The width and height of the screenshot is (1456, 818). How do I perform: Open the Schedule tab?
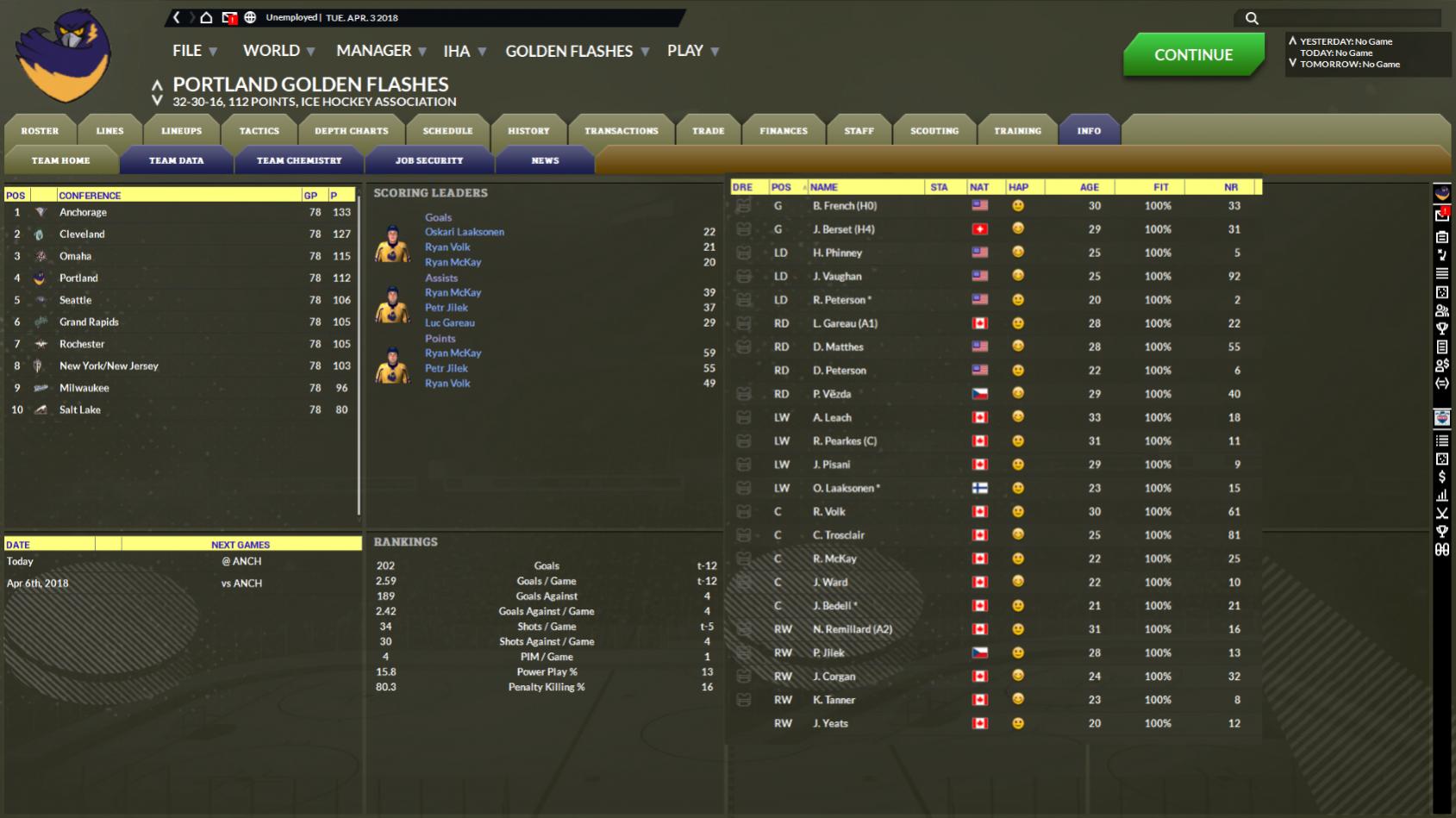(x=447, y=131)
